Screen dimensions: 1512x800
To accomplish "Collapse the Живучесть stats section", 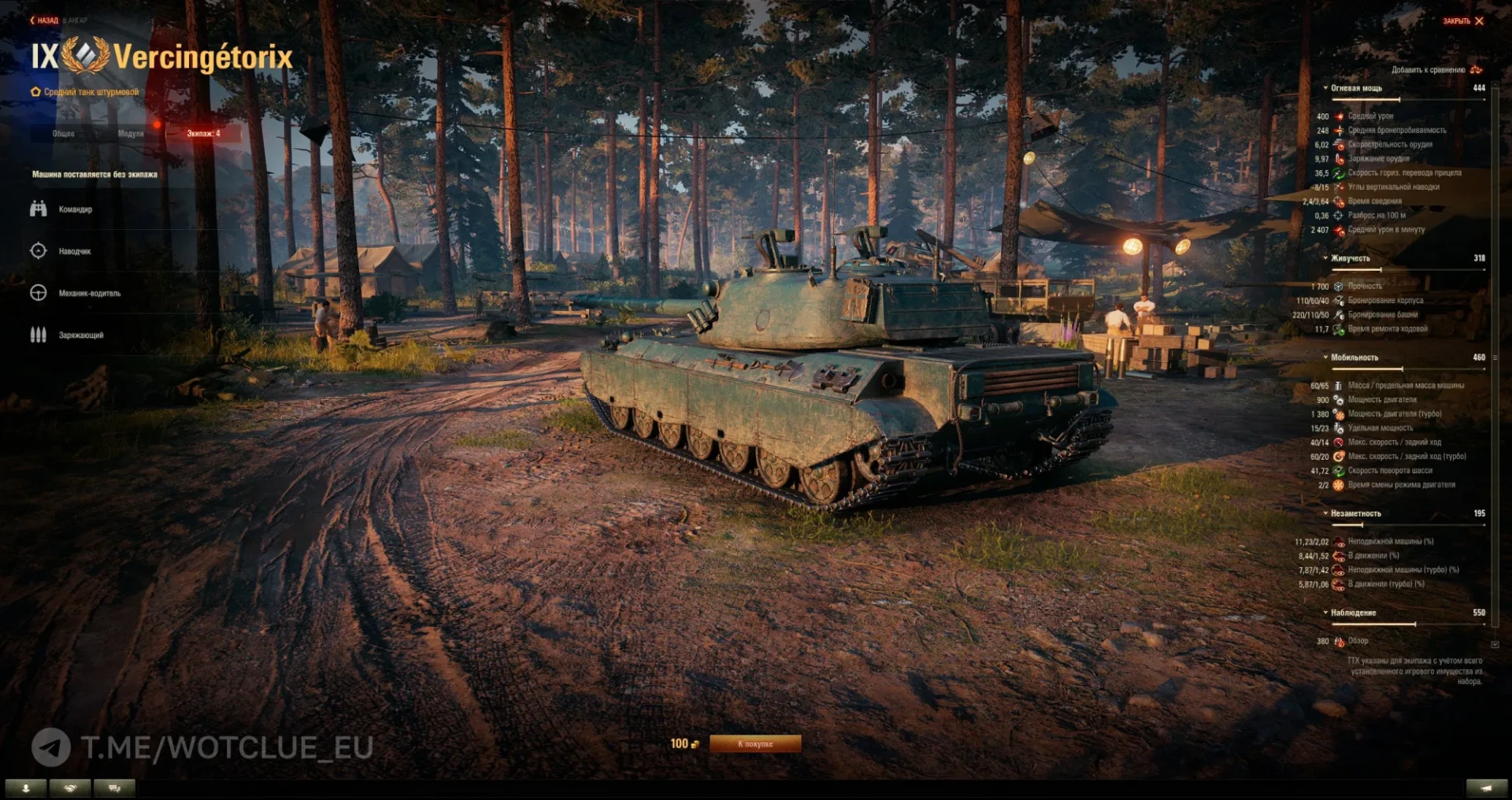I will 1350,258.
